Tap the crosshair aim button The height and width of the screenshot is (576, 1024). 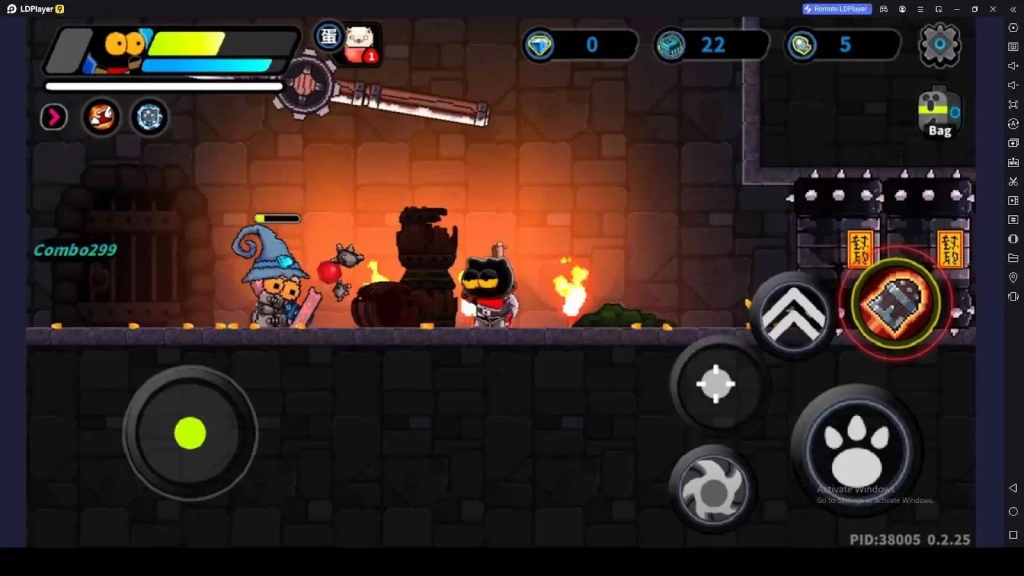coord(716,384)
